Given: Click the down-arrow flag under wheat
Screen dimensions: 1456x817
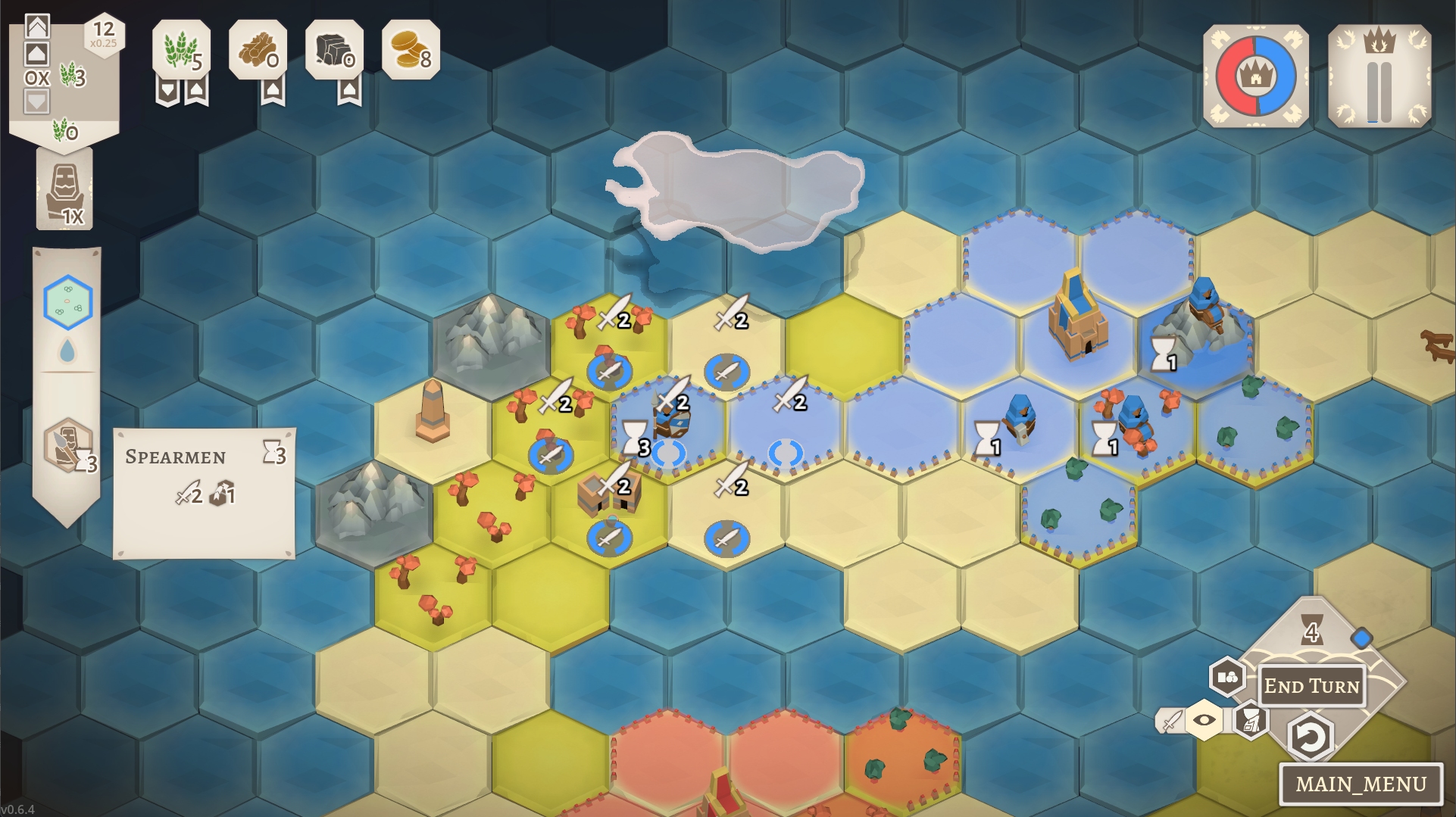Looking at the screenshot, I should (x=167, y=92).
